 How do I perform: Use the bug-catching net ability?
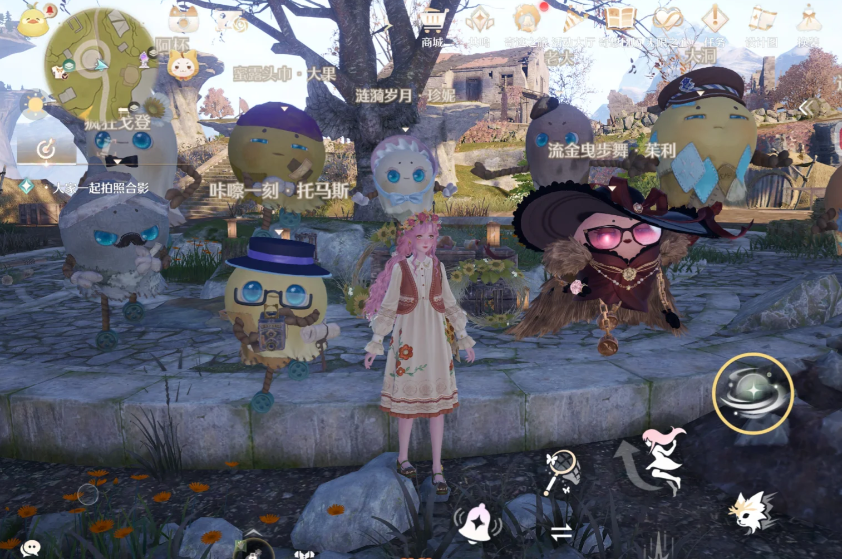(x=561, y=470)
